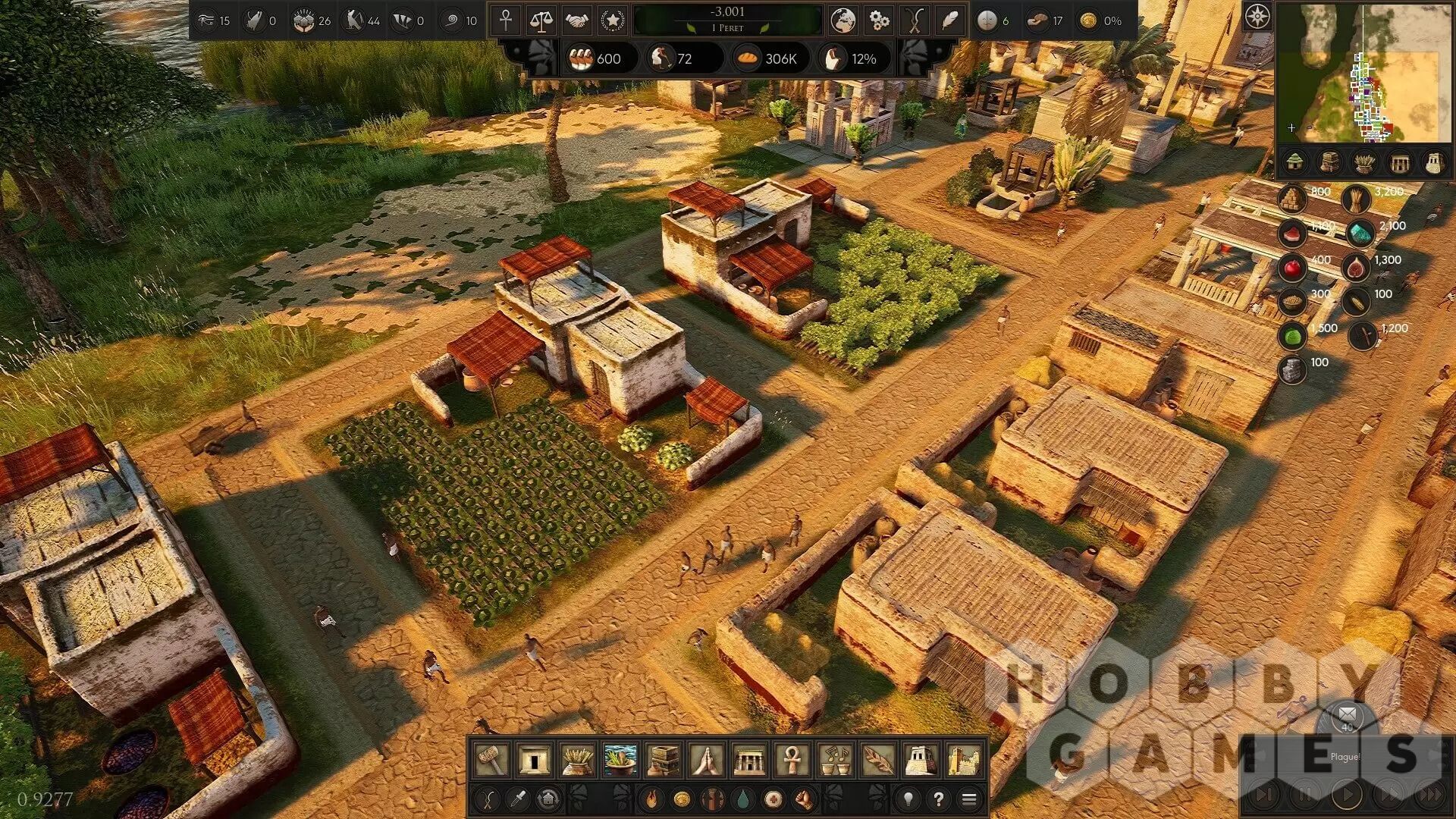Open the ankh build category
1456x819 pixels.
click(792, 759)
